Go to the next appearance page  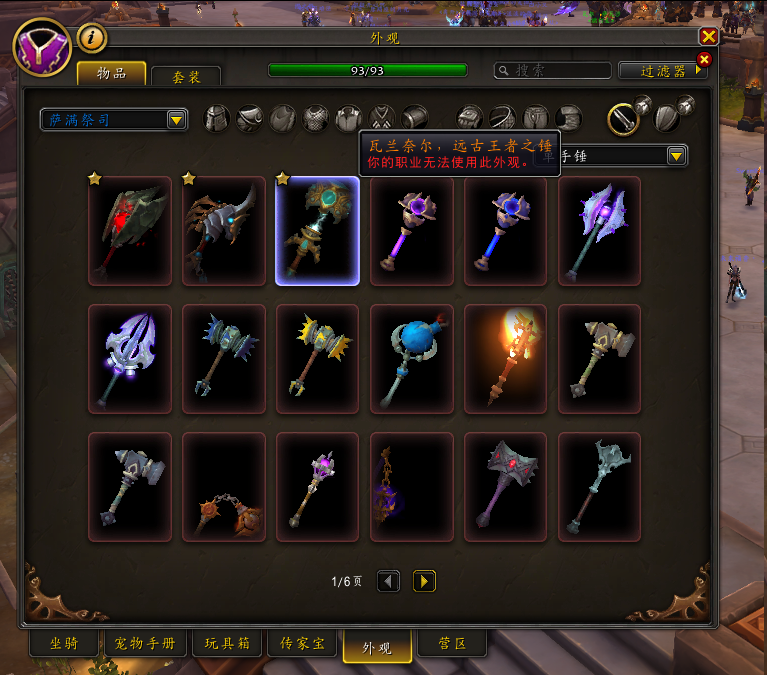(x=424, y=581)
